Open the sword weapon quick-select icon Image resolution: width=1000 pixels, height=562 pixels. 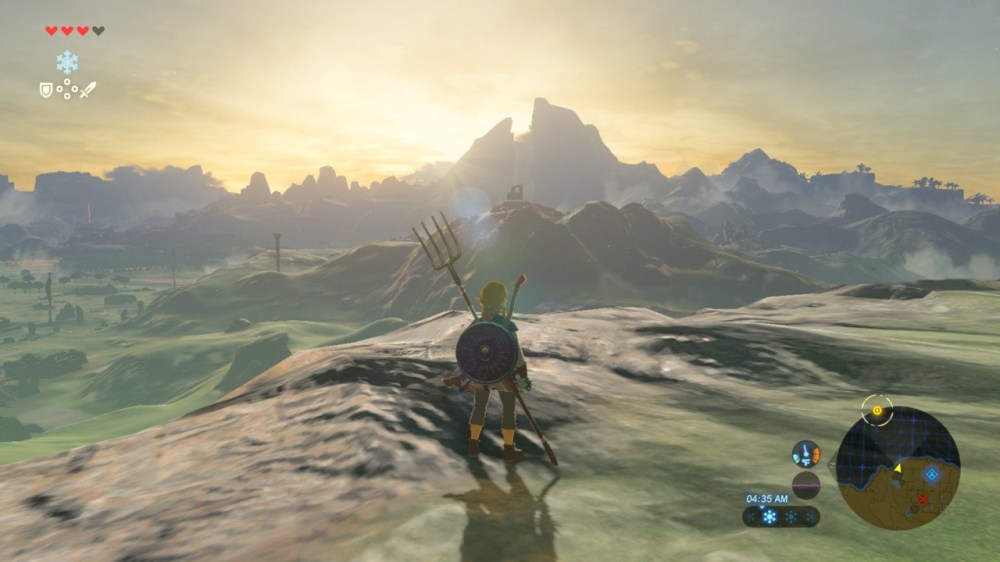coord(88,90)
